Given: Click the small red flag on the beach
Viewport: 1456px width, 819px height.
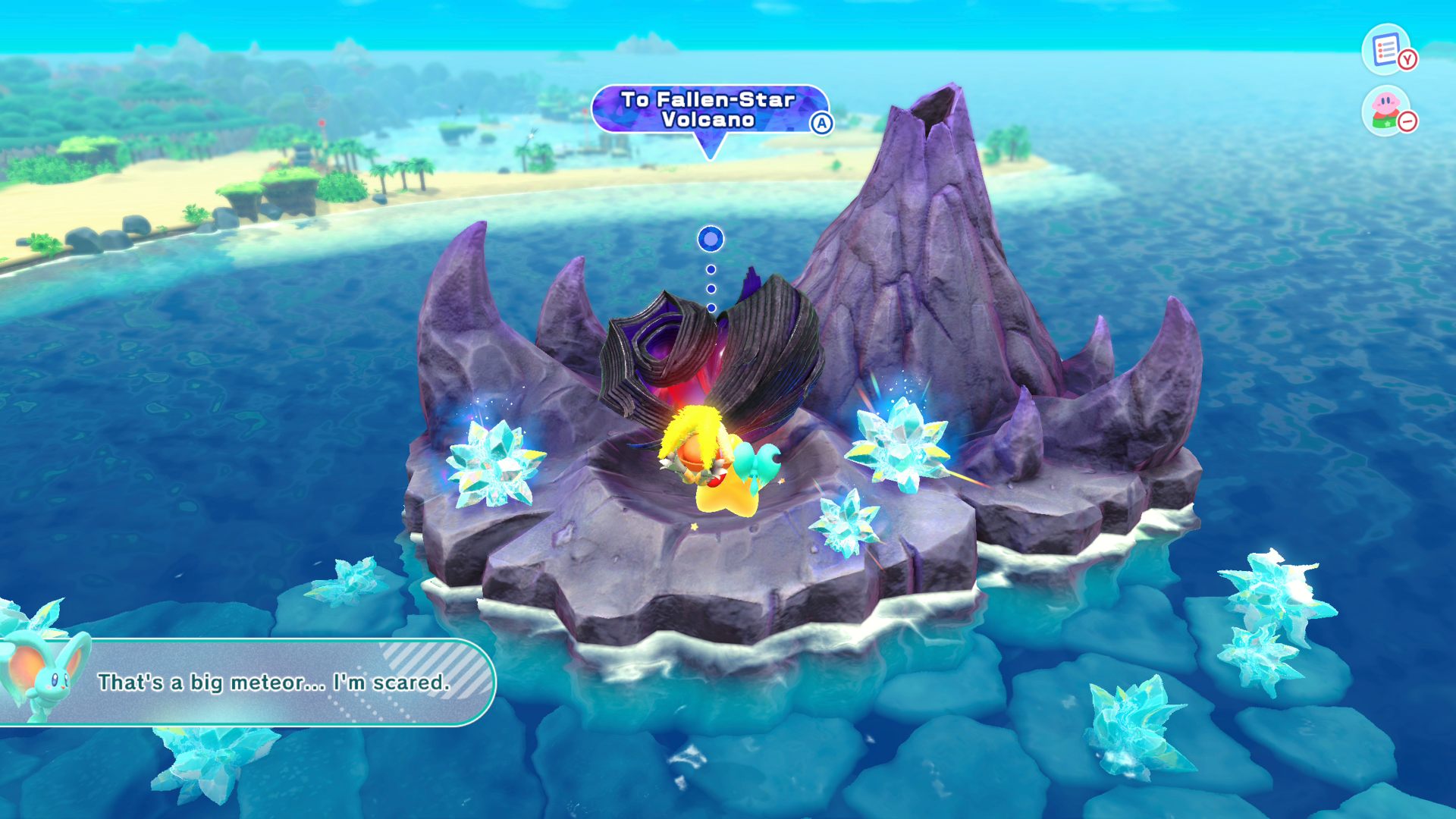Looking at the screenshot, I should coord(322,121).
